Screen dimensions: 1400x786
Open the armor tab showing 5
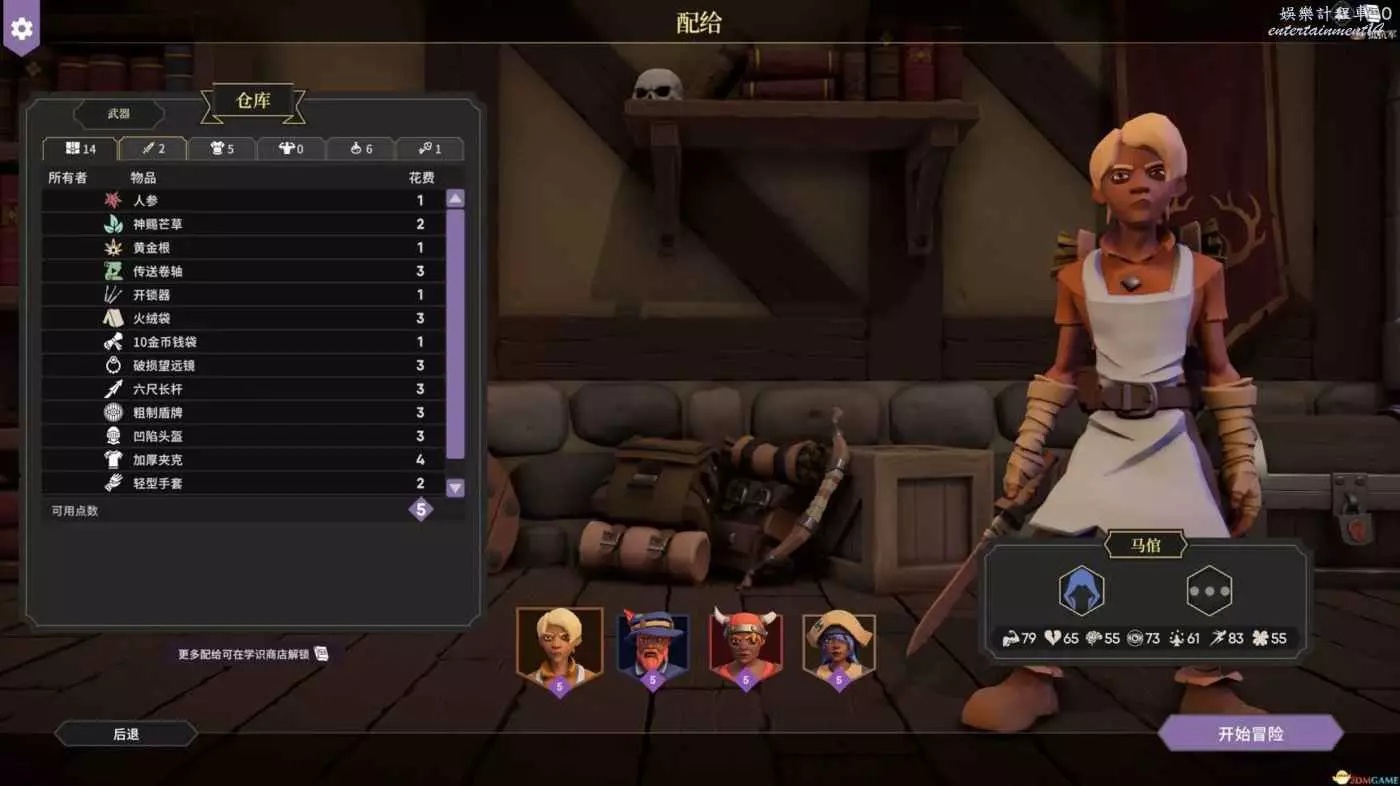tap(221, 149)
